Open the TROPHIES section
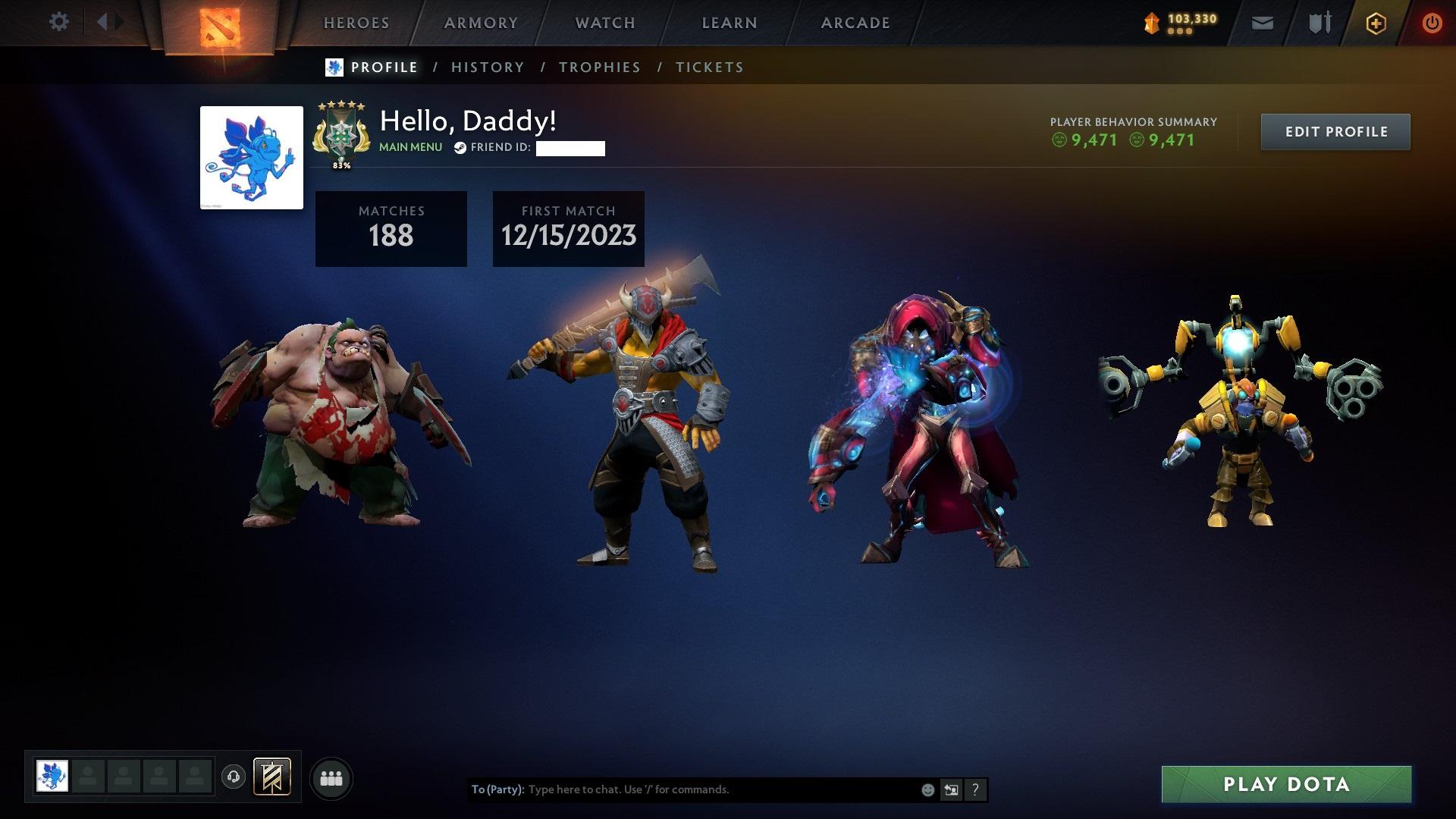This screenshot has width=1456, height=819. point(599,67)
